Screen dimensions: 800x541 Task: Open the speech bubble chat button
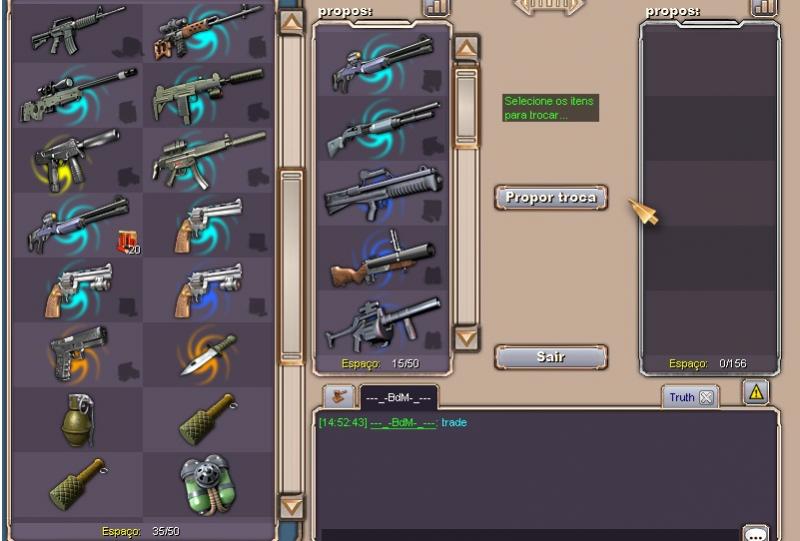pyautogui.click(x=755, y=533)
